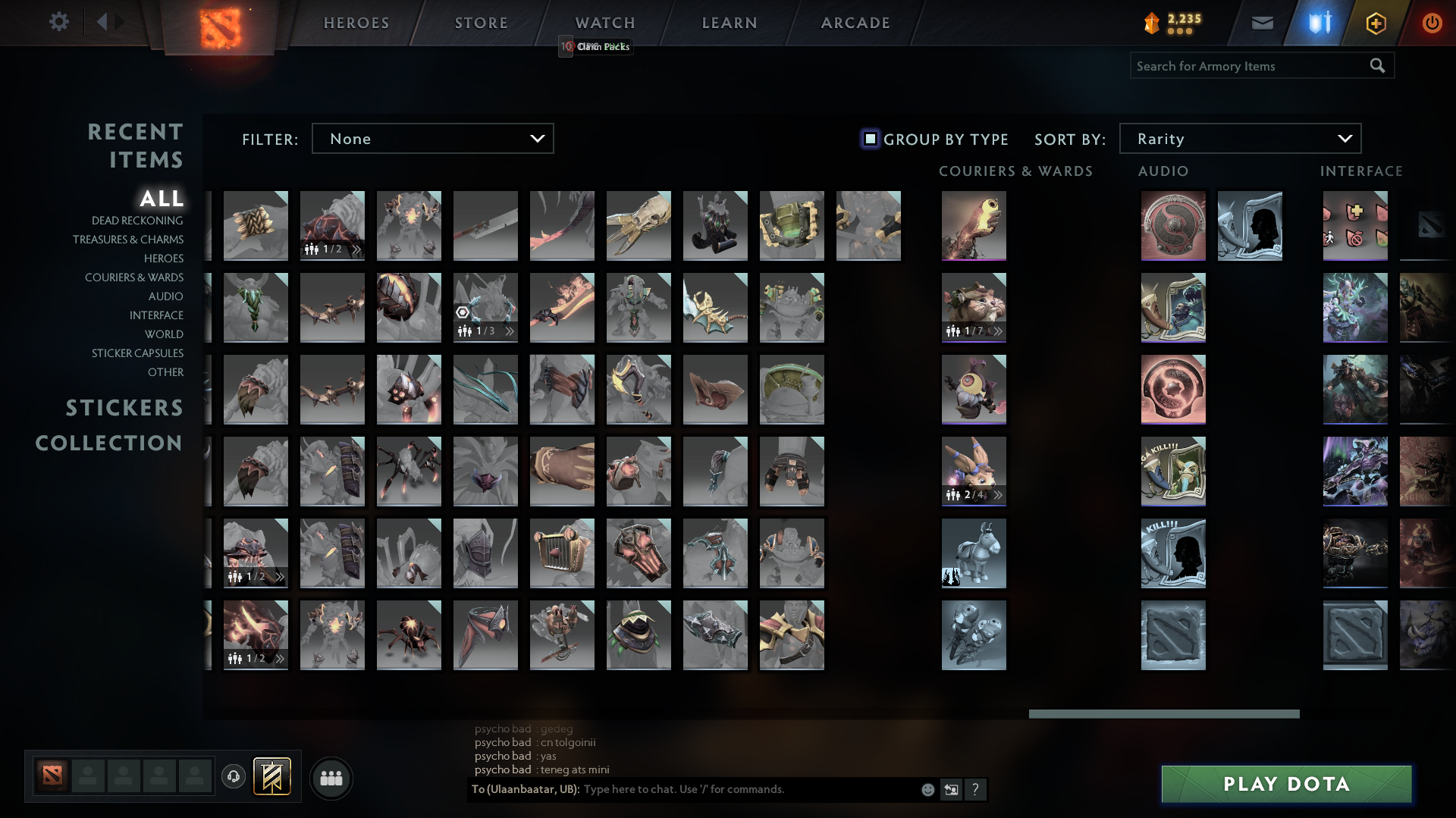Click the red power/exit icon
This screenshot has width=1456, height=818.
click(1432, 22)
